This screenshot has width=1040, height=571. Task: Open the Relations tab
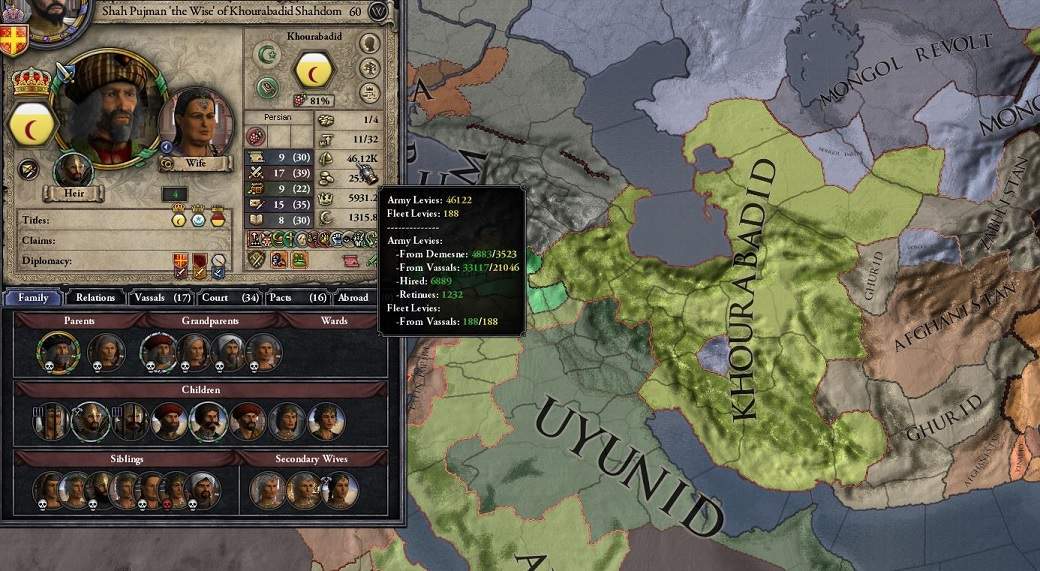[x=95, y=297]
